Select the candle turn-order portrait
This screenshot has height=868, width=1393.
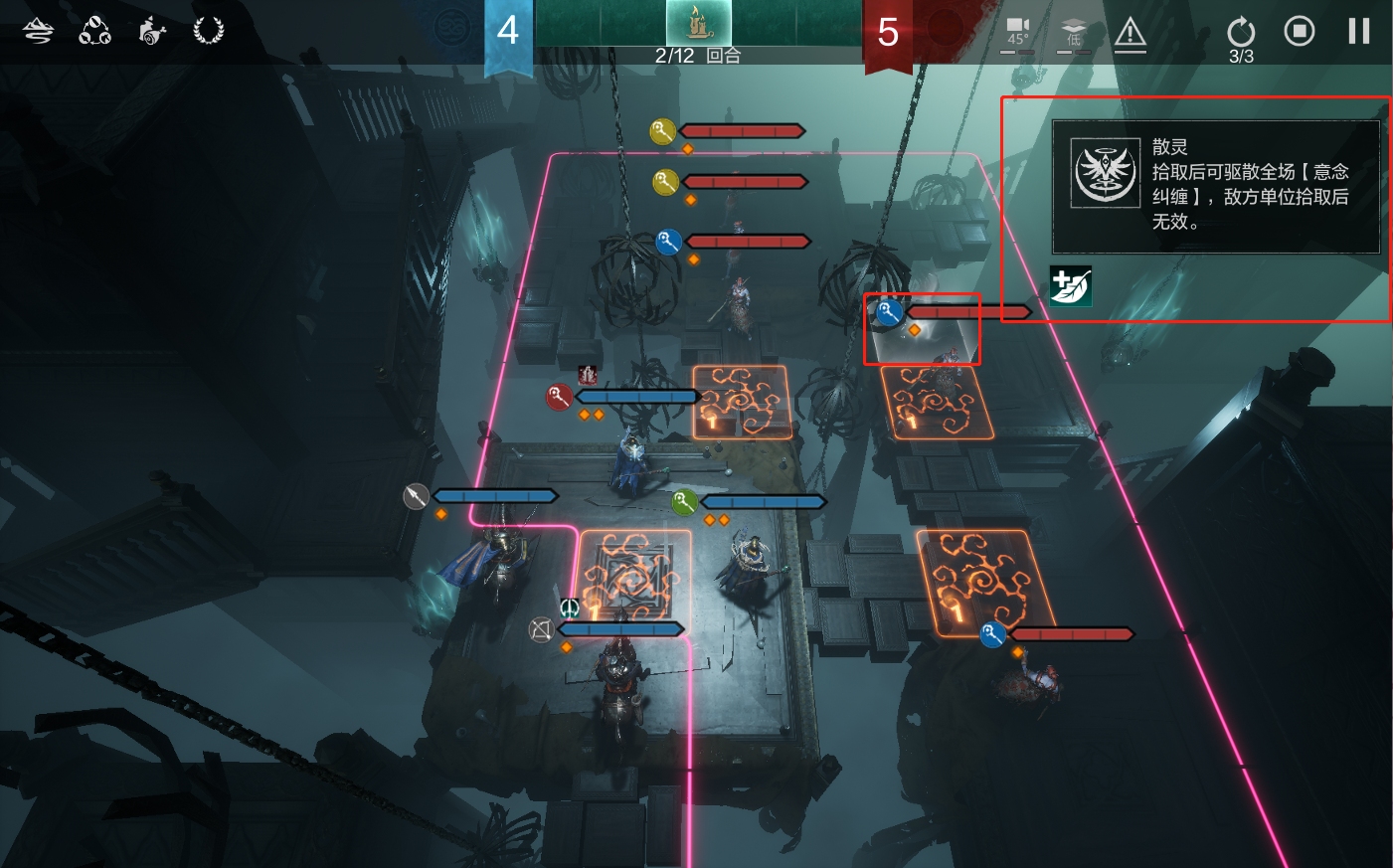(698, 23)
